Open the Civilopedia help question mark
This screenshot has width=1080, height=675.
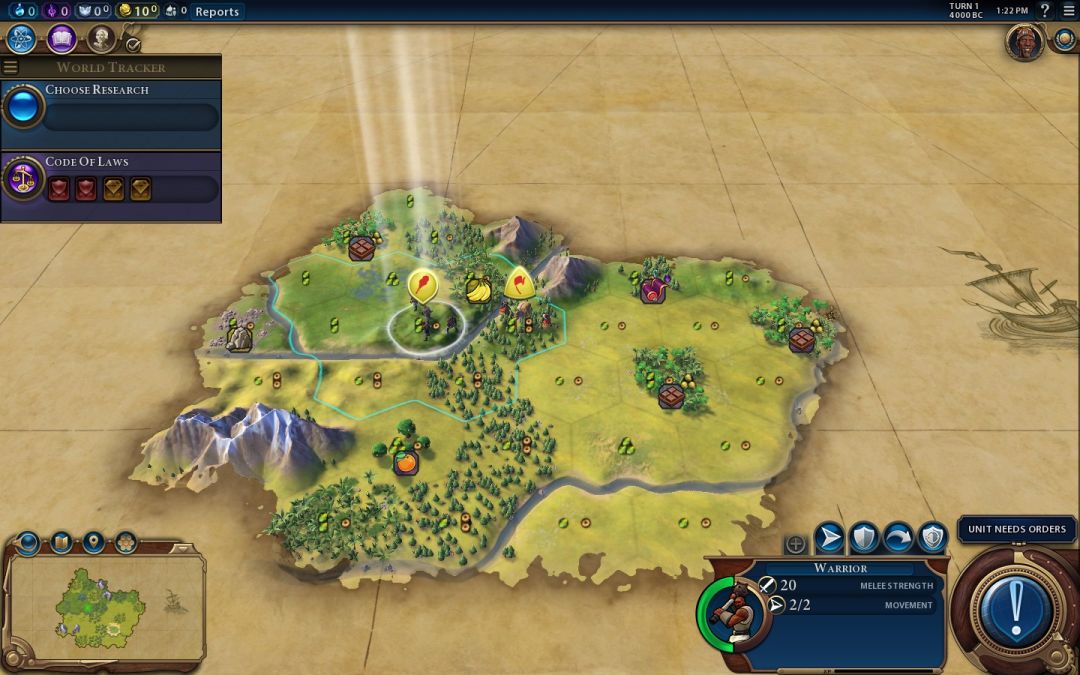(x=1045, y=11)
